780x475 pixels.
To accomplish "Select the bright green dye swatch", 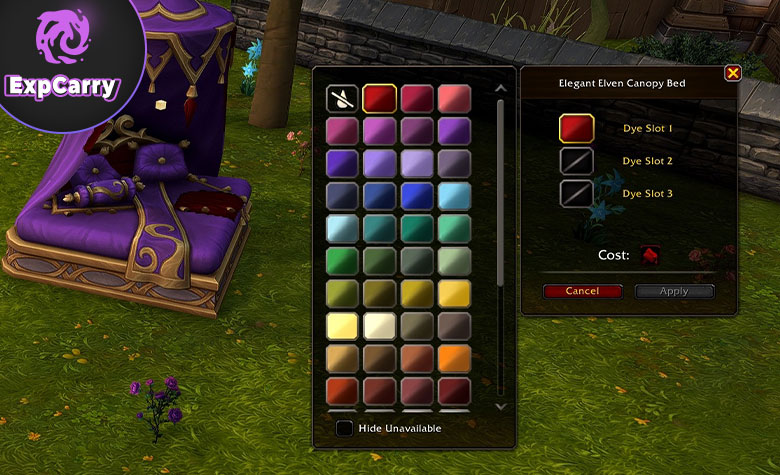I will pos(343,261).
